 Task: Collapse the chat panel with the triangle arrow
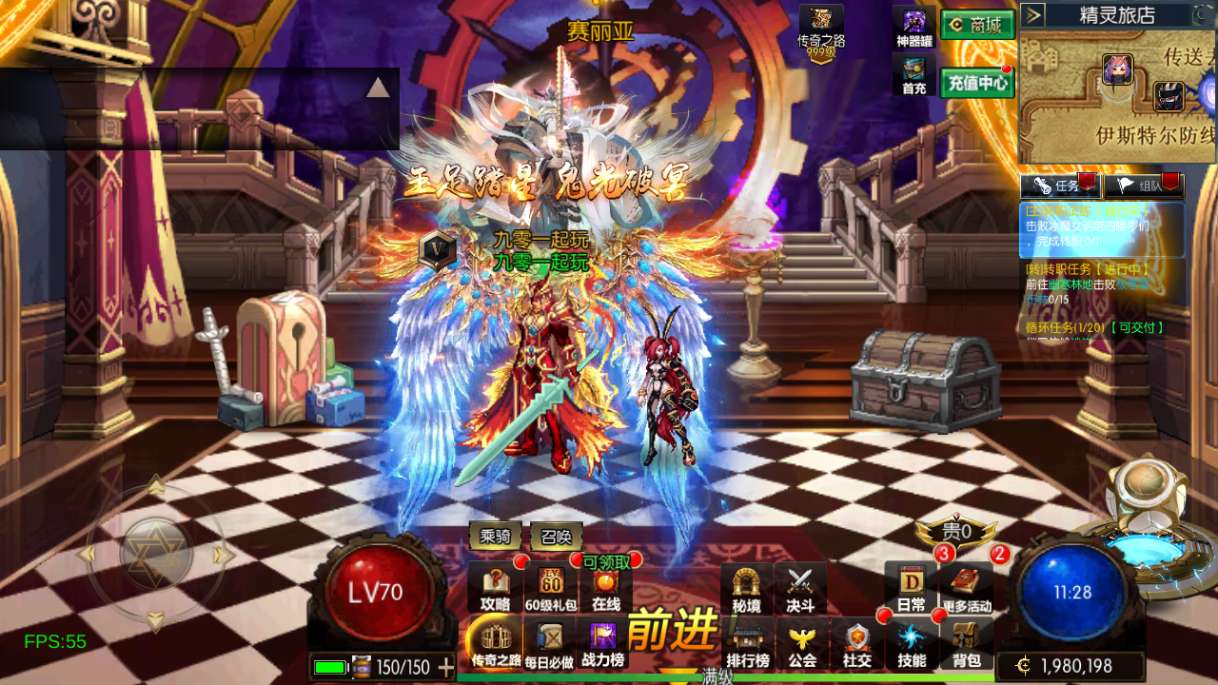tap(377, 88)
